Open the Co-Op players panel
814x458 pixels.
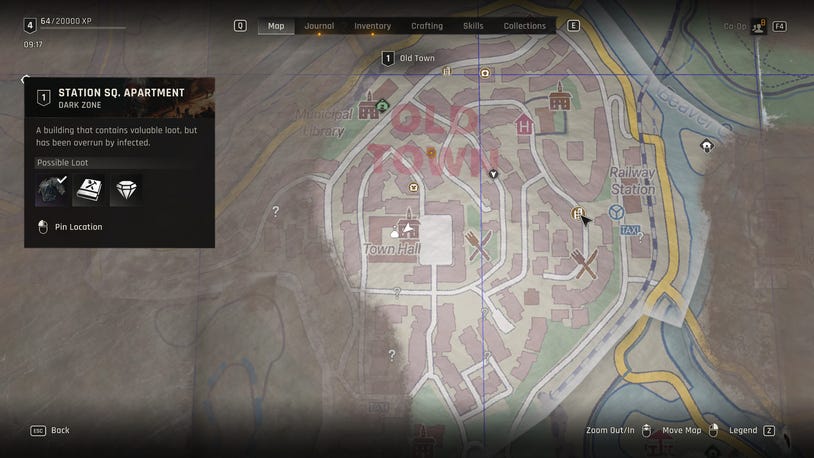coord(759,26)
